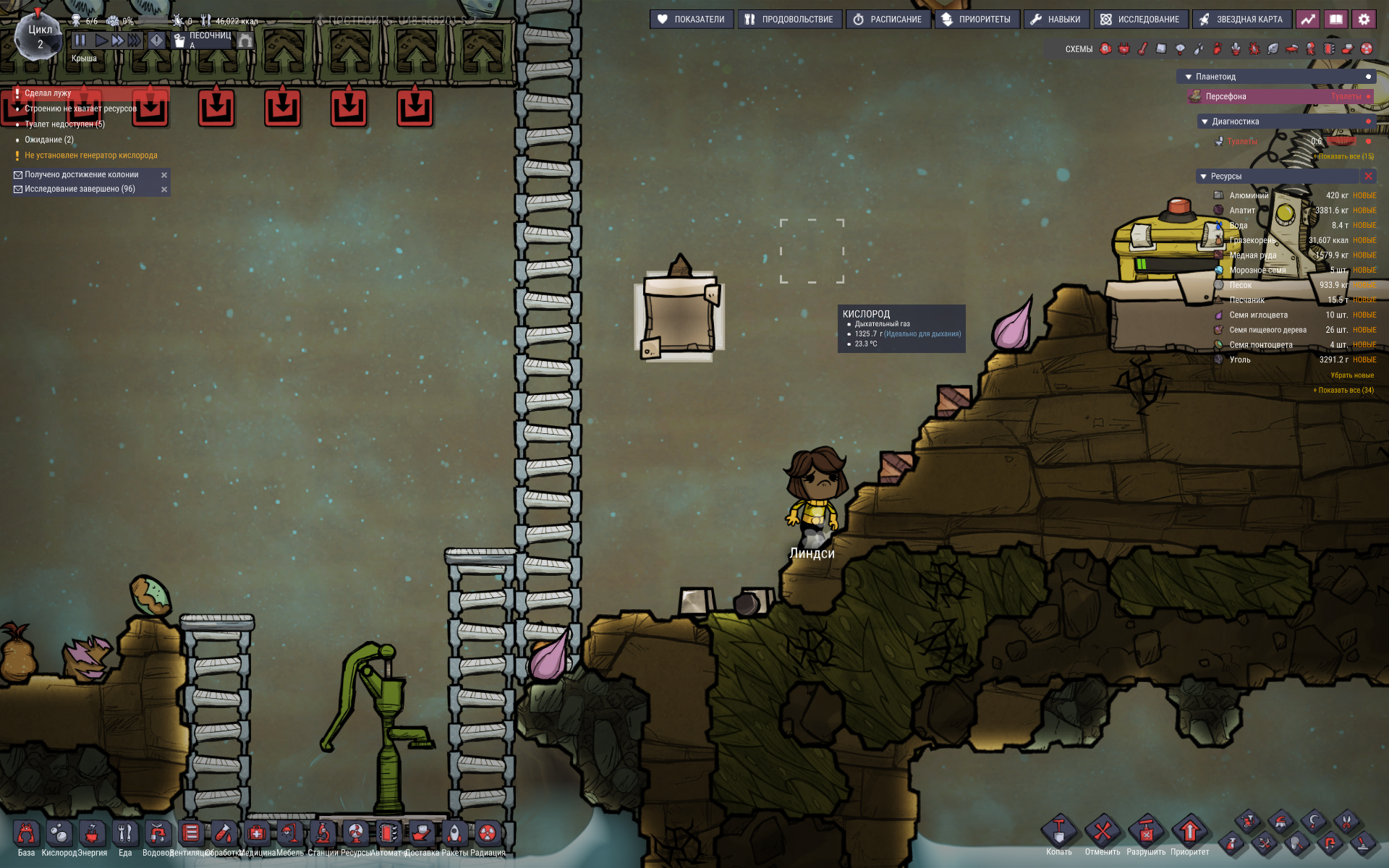
Task: Toggle the red alert button
Action: coord(156,41)
